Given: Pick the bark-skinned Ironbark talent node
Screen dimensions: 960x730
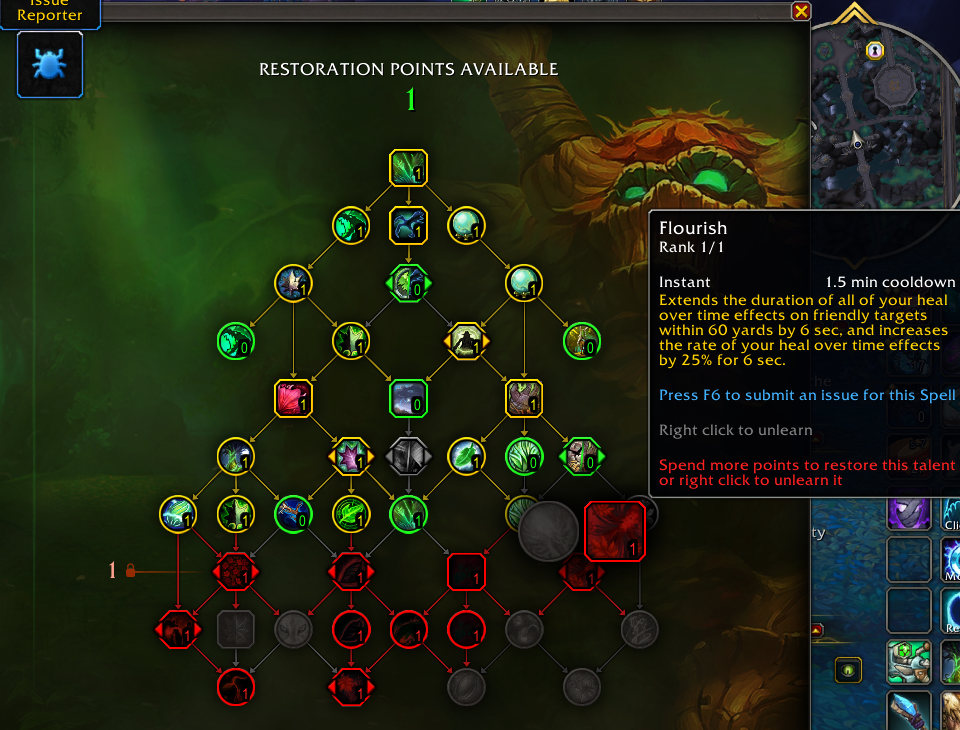Looking at the screenshot, I should coord(523,398).
